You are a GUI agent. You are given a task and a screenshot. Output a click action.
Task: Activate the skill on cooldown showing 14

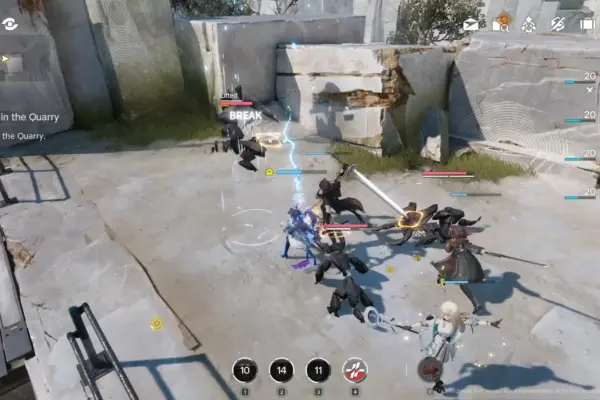coord(282,371)
